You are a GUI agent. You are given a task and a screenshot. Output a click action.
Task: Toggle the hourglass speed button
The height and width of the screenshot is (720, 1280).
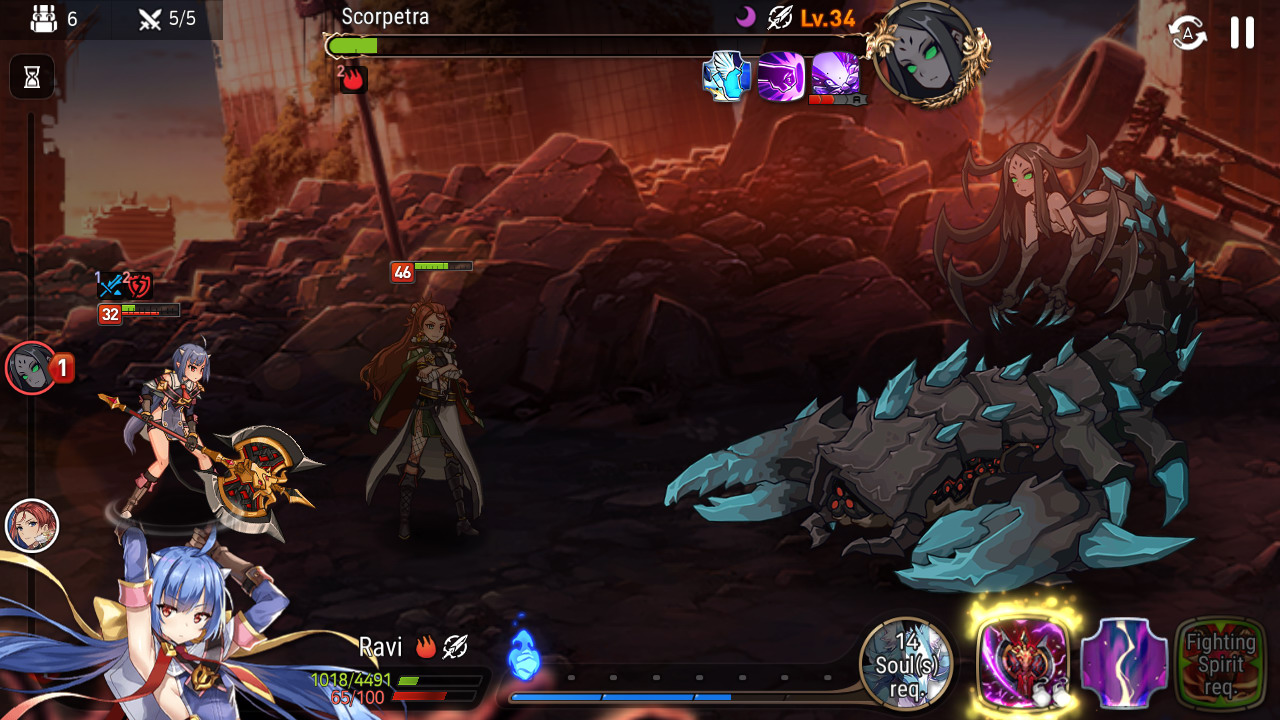point(32,77)
